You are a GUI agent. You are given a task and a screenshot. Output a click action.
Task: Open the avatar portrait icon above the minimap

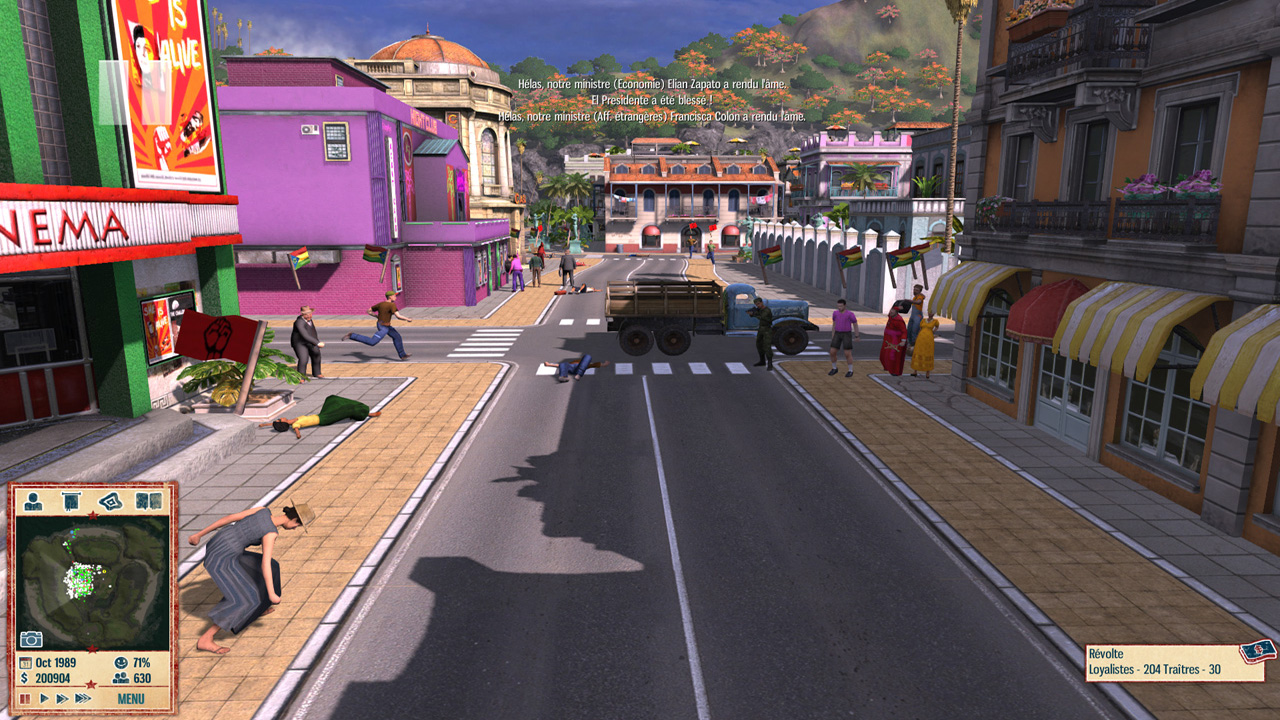pyautogui.click(x=34, y=501)
